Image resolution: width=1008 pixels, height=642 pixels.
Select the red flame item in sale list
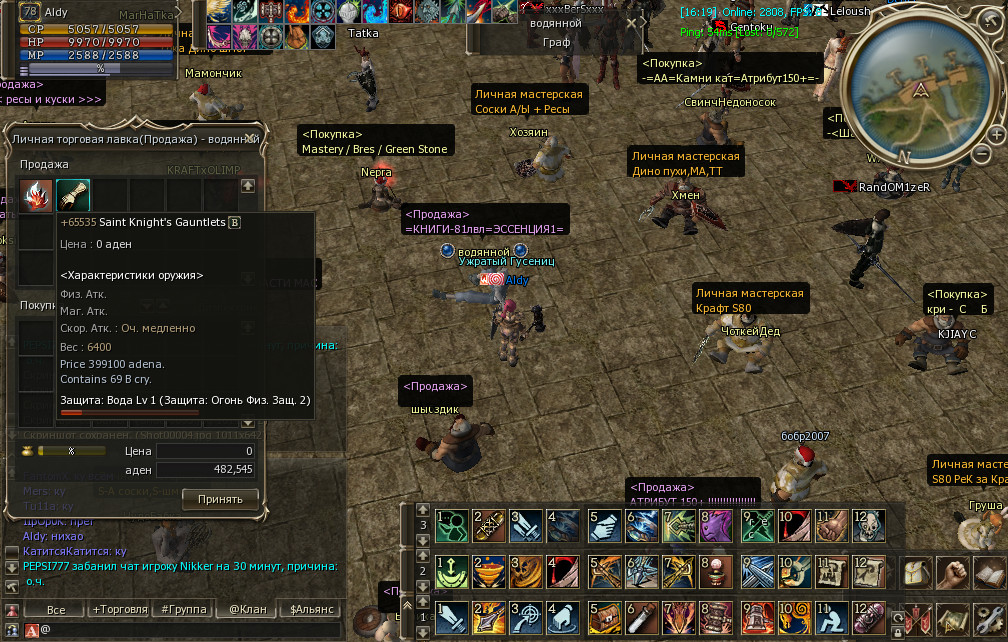37,193
